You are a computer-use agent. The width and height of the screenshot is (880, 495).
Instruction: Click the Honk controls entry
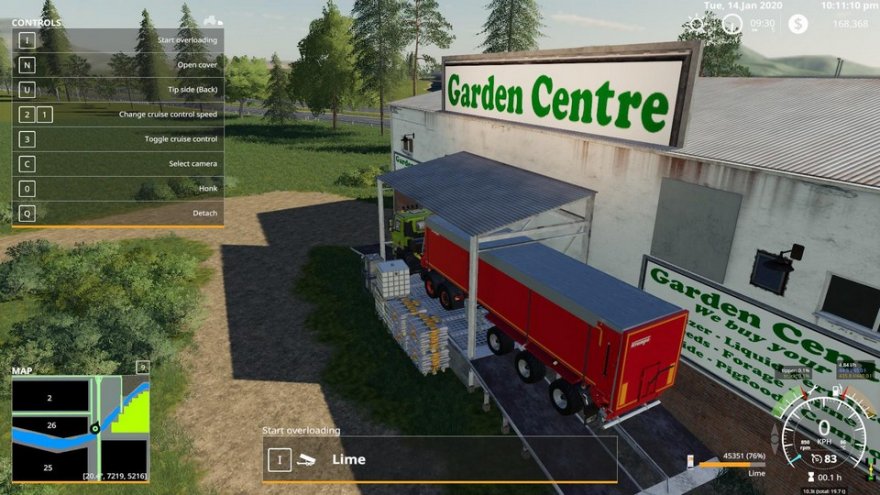point(118,188)
